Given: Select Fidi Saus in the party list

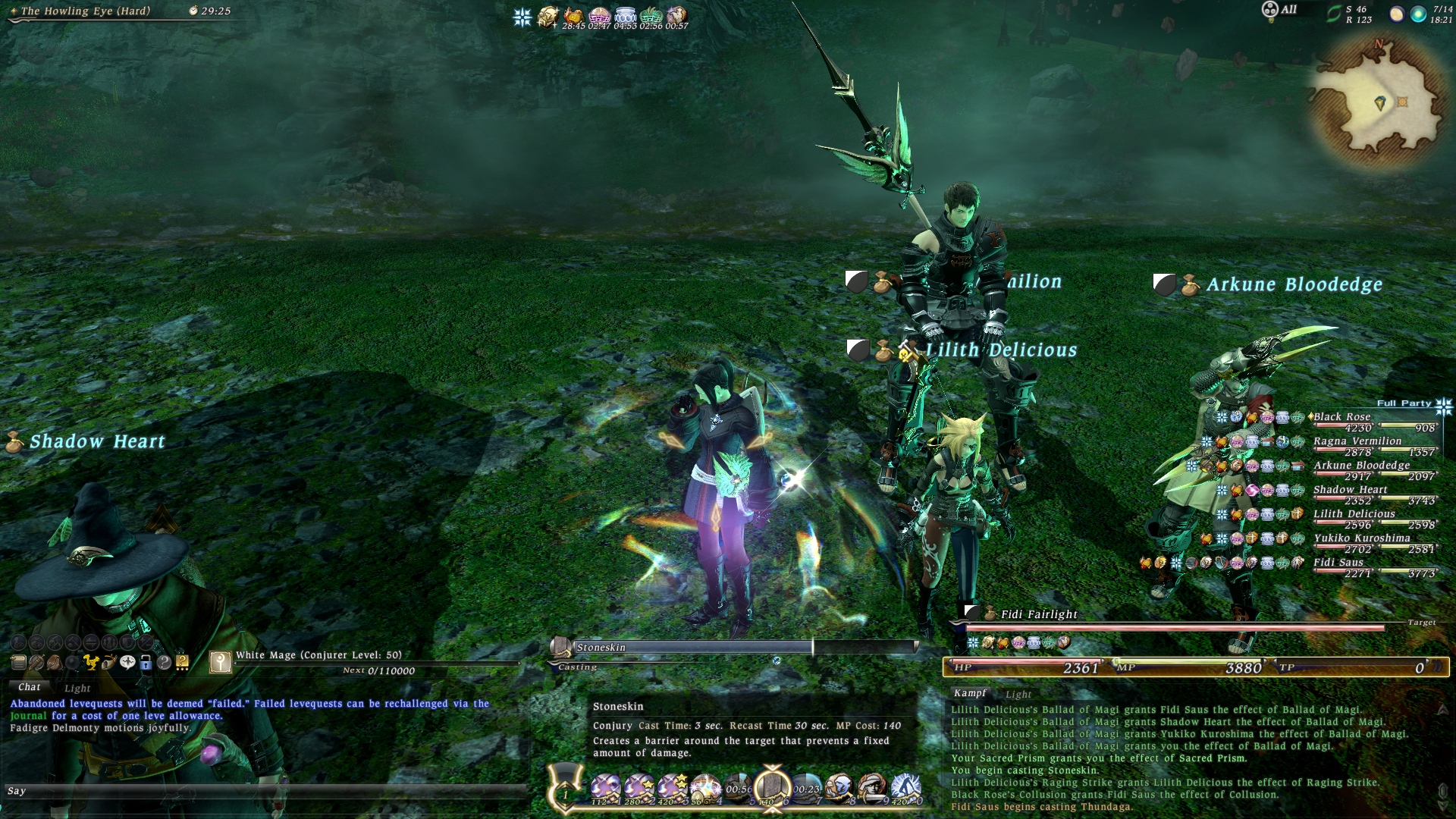Looking at the screenshot, I should point(1338,563).
